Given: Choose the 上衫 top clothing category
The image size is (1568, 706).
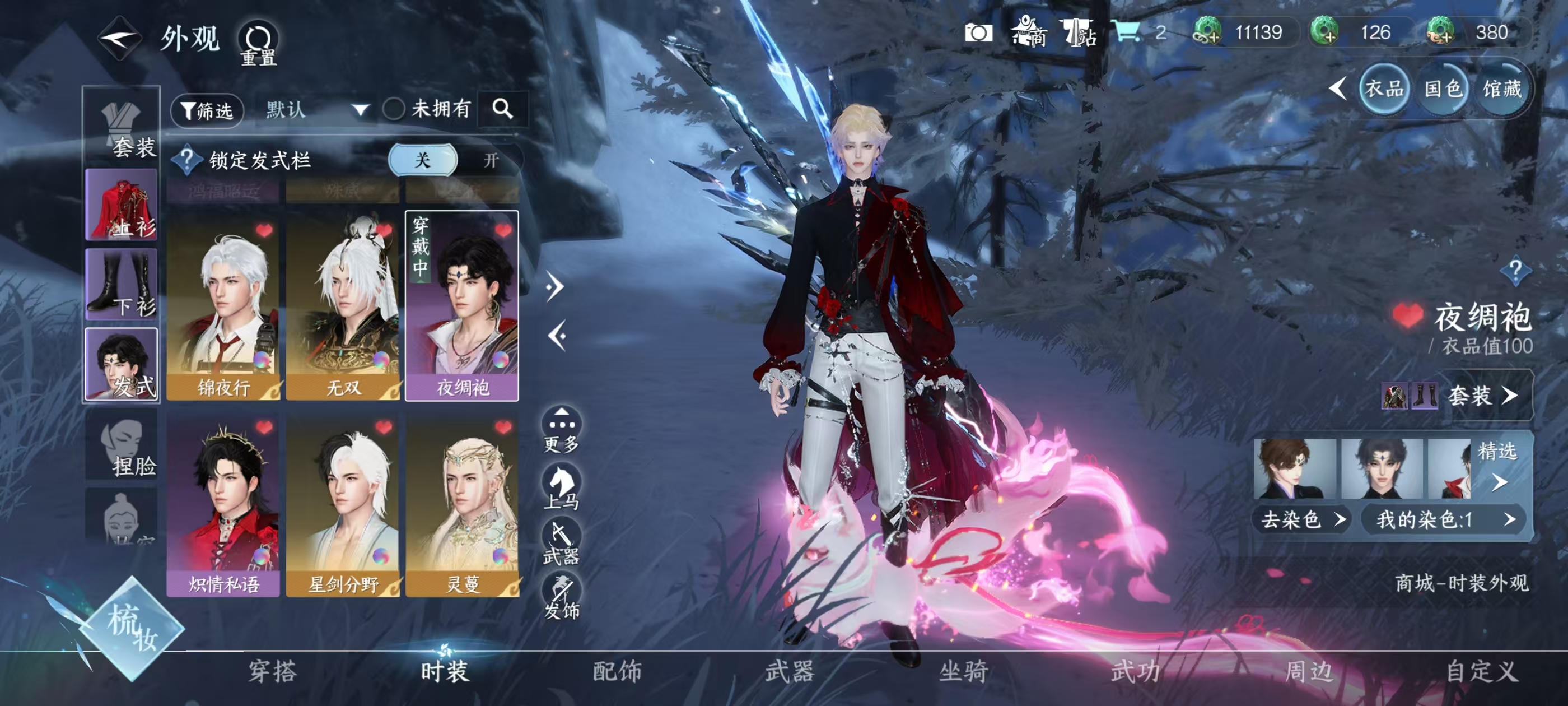Looking at the screenshot, I should pos(122,205).
